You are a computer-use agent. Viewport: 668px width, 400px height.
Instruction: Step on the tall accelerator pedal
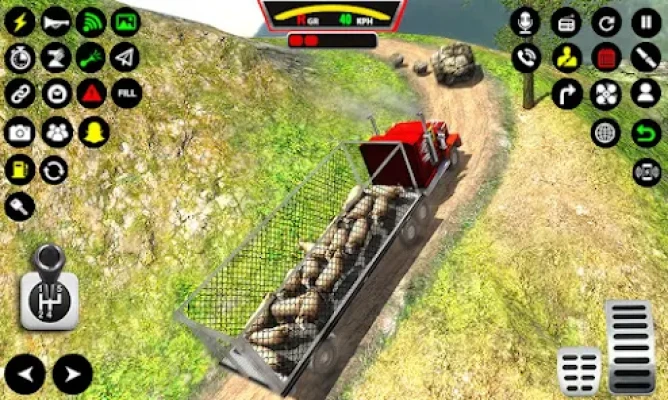[631, 346]
